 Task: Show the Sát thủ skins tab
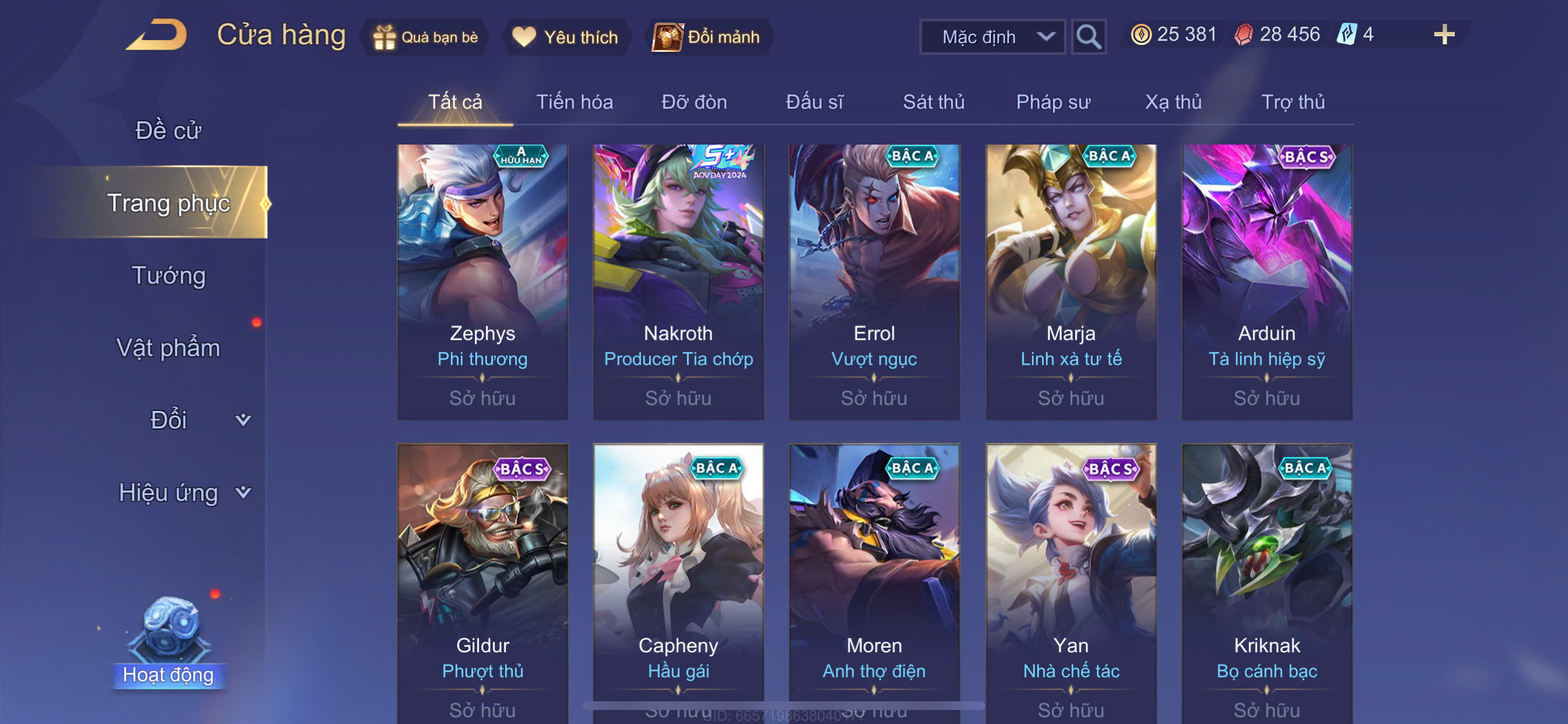(x=933, y=102)
